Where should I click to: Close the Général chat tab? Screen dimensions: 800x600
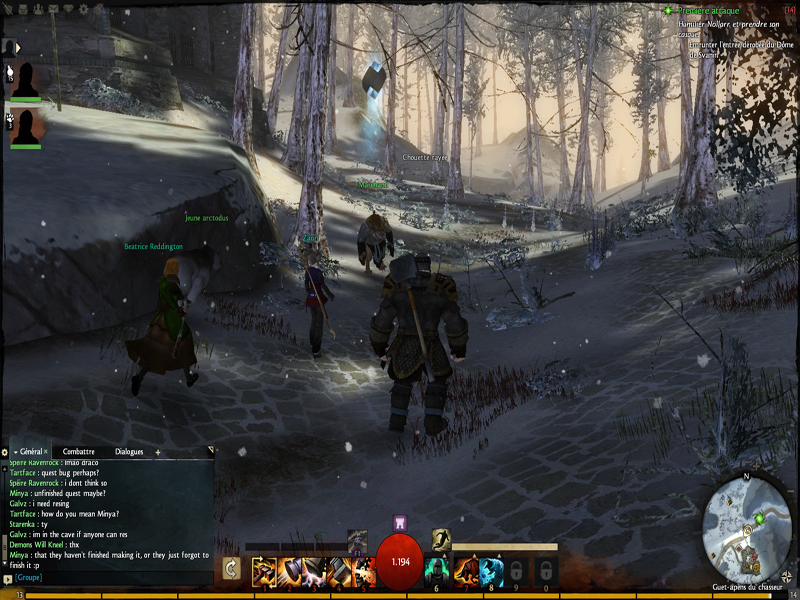46,452
